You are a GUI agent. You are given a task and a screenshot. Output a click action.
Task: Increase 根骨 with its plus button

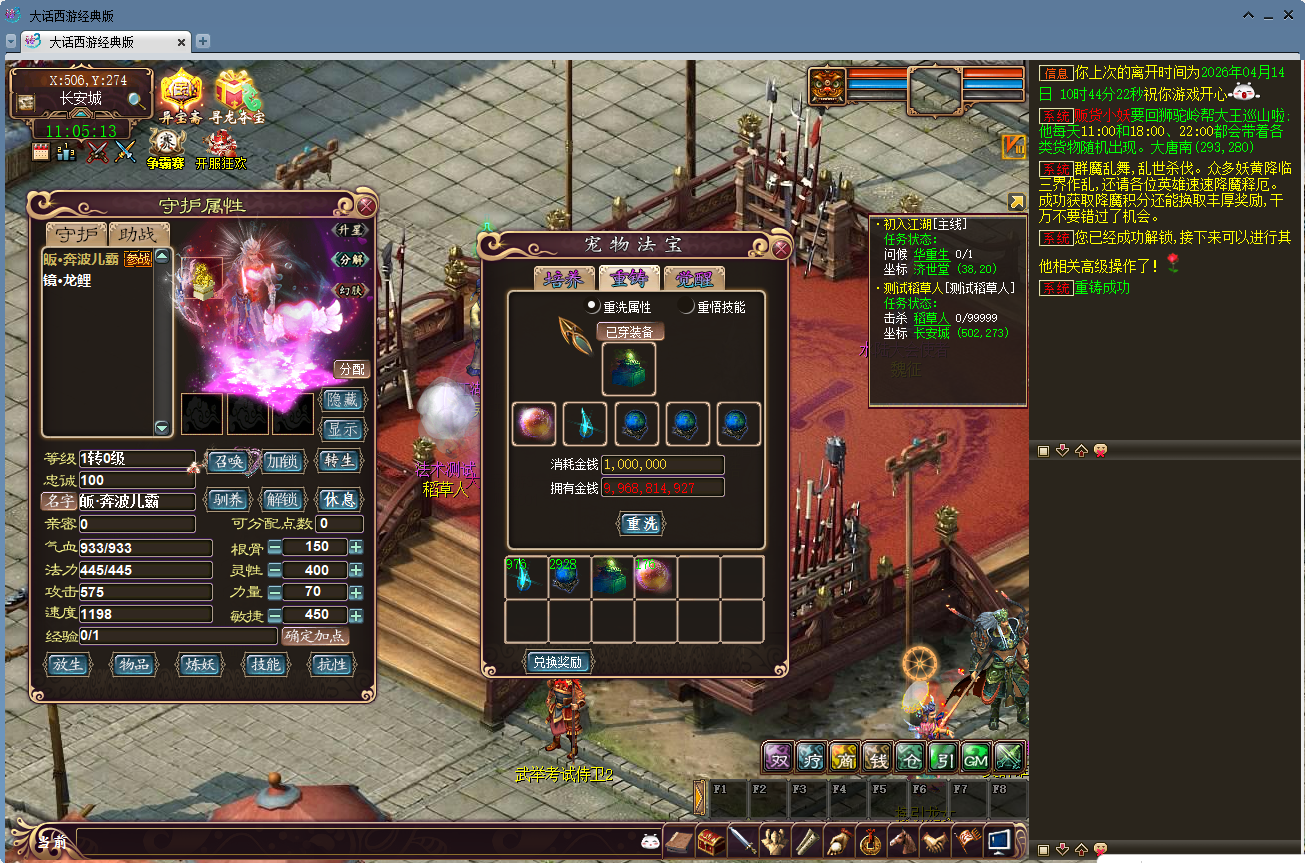356,547
